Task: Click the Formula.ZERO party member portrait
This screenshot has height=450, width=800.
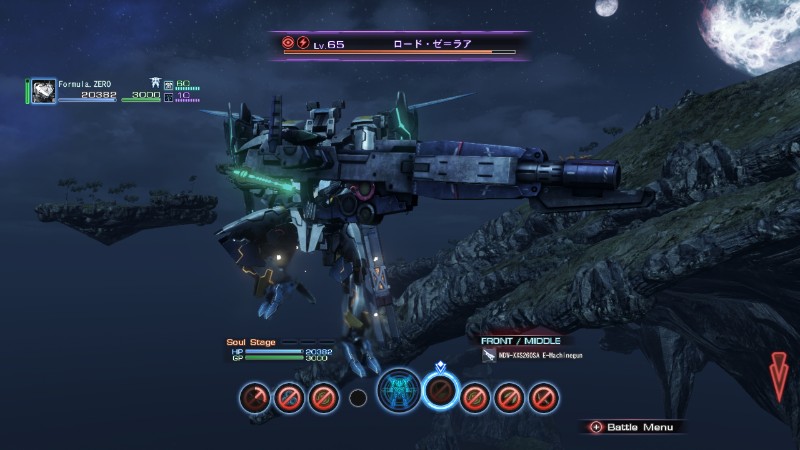Action: 43,91
